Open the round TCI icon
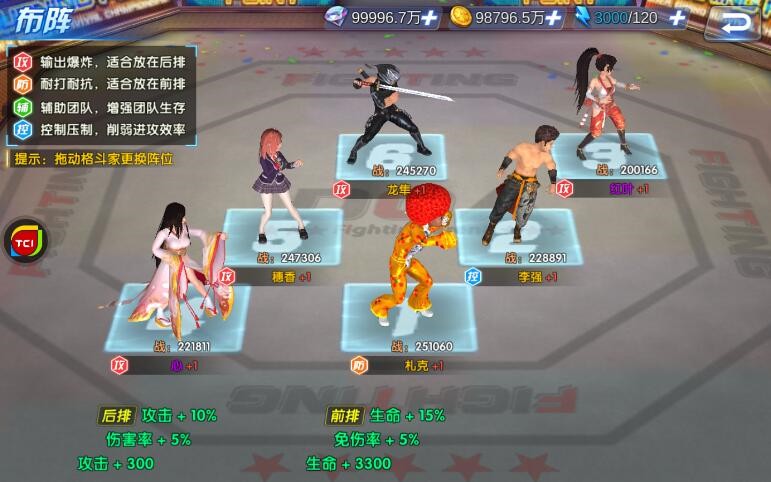The height and width of the screenshot is (482, 771). coord(23,243)
